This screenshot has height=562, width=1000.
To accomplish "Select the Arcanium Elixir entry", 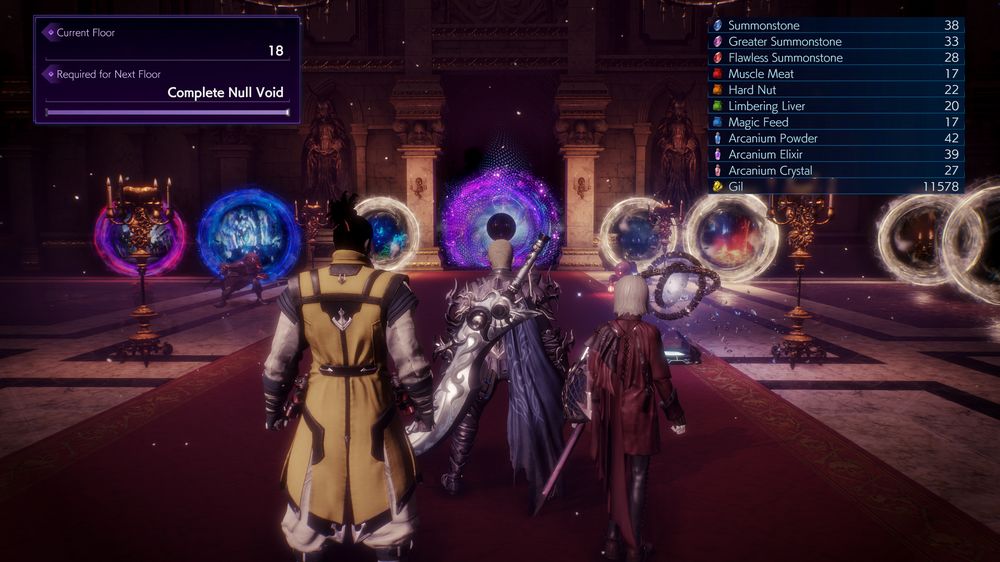I will click(835, 154).
